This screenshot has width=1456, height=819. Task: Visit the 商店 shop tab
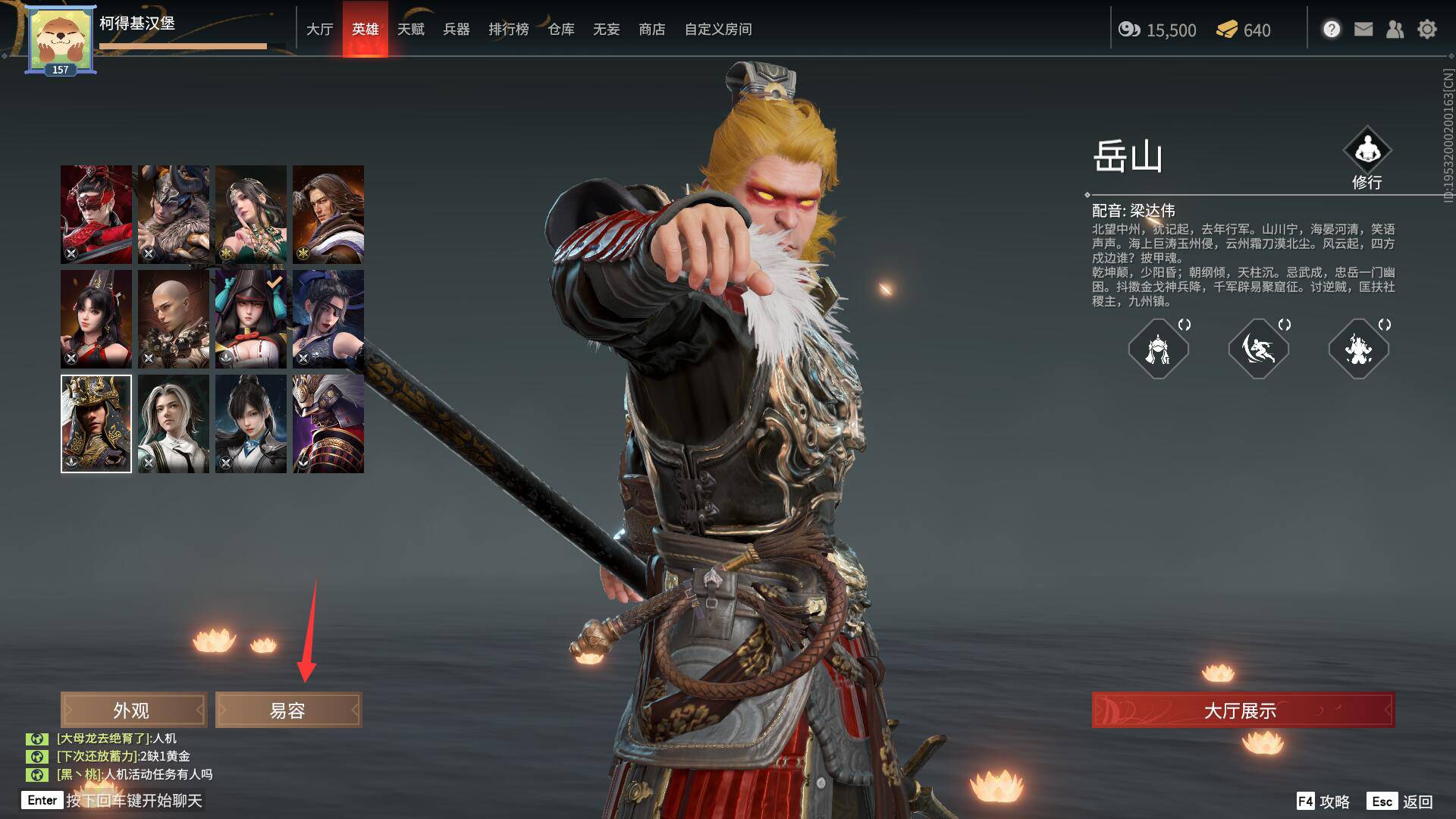click(x=651, y=30)
